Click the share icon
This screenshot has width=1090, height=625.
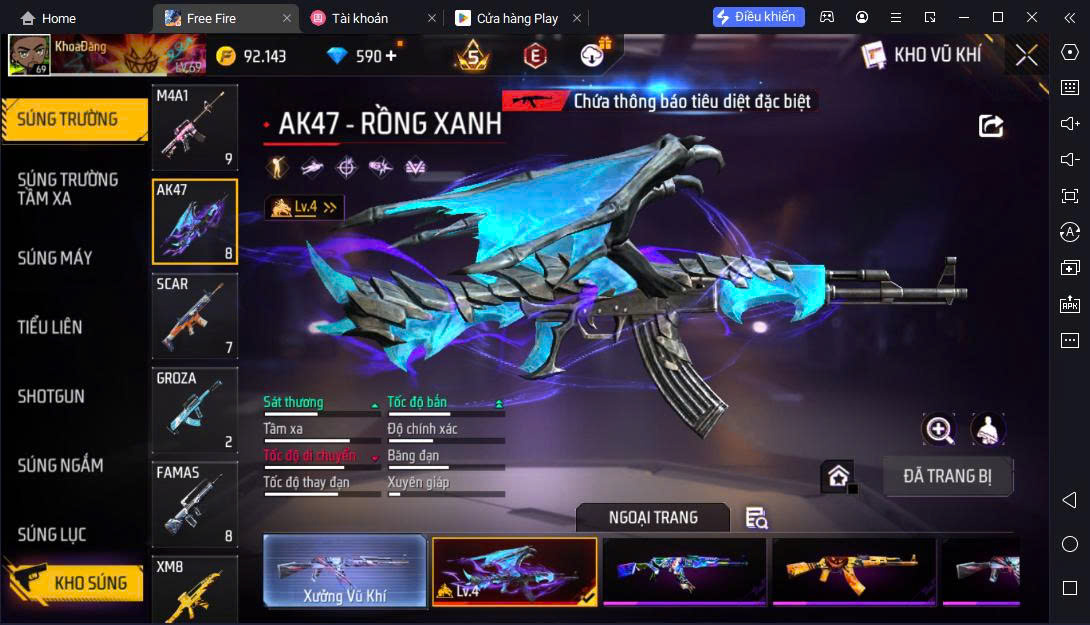[990, 126]
